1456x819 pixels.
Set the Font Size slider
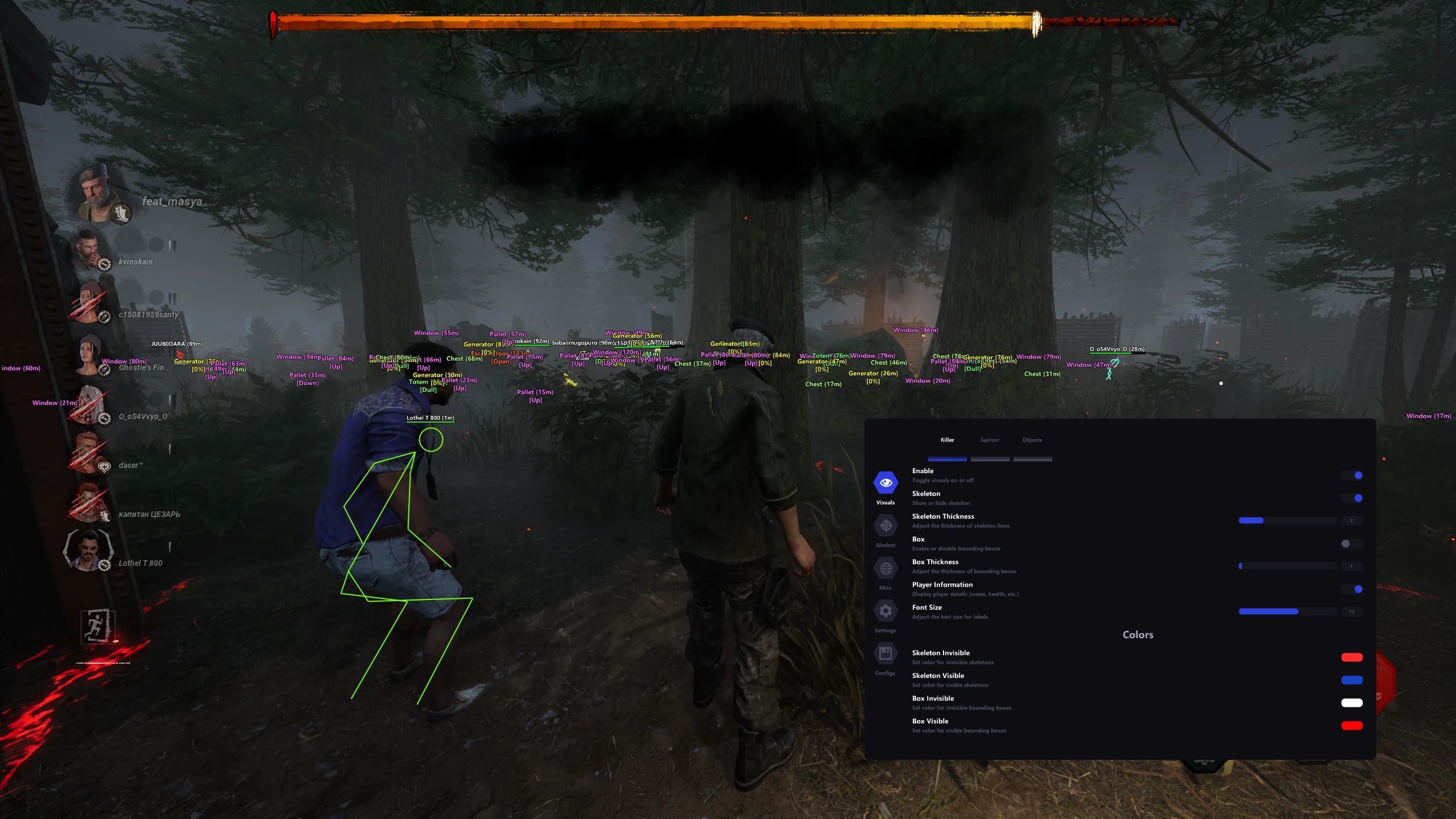point(1288,611)
